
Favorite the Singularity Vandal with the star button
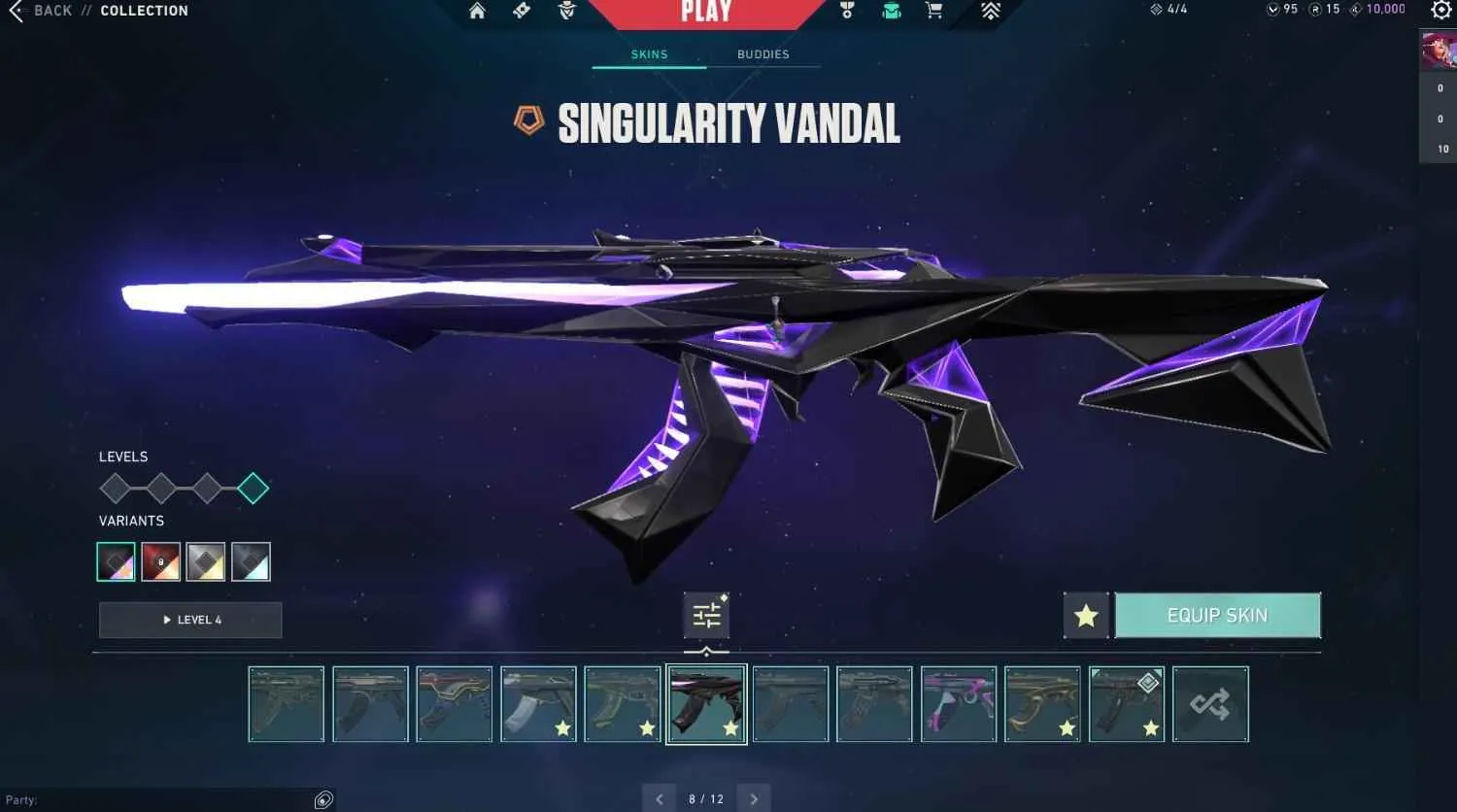pyautogui.click(x=1086, y=615)
